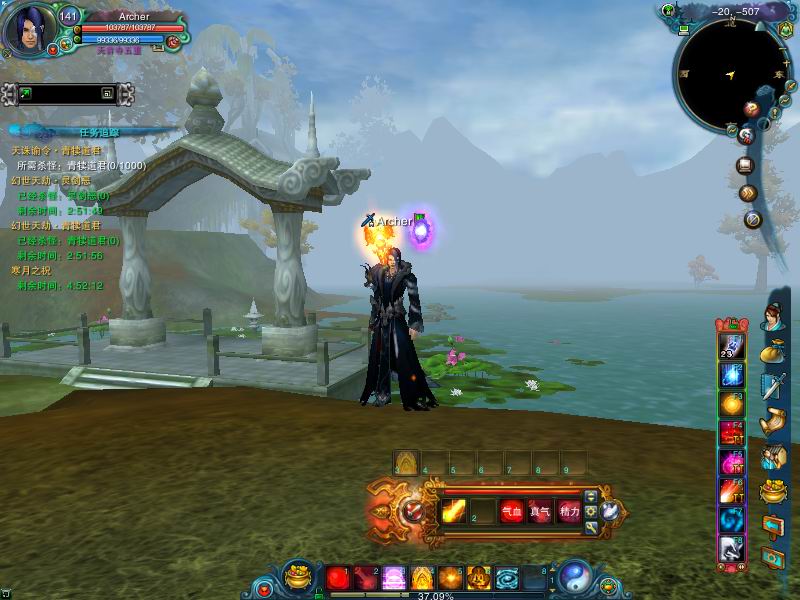Use the F8 white wolf skill
Screen dimensions: 800x600
click(730, 549)
